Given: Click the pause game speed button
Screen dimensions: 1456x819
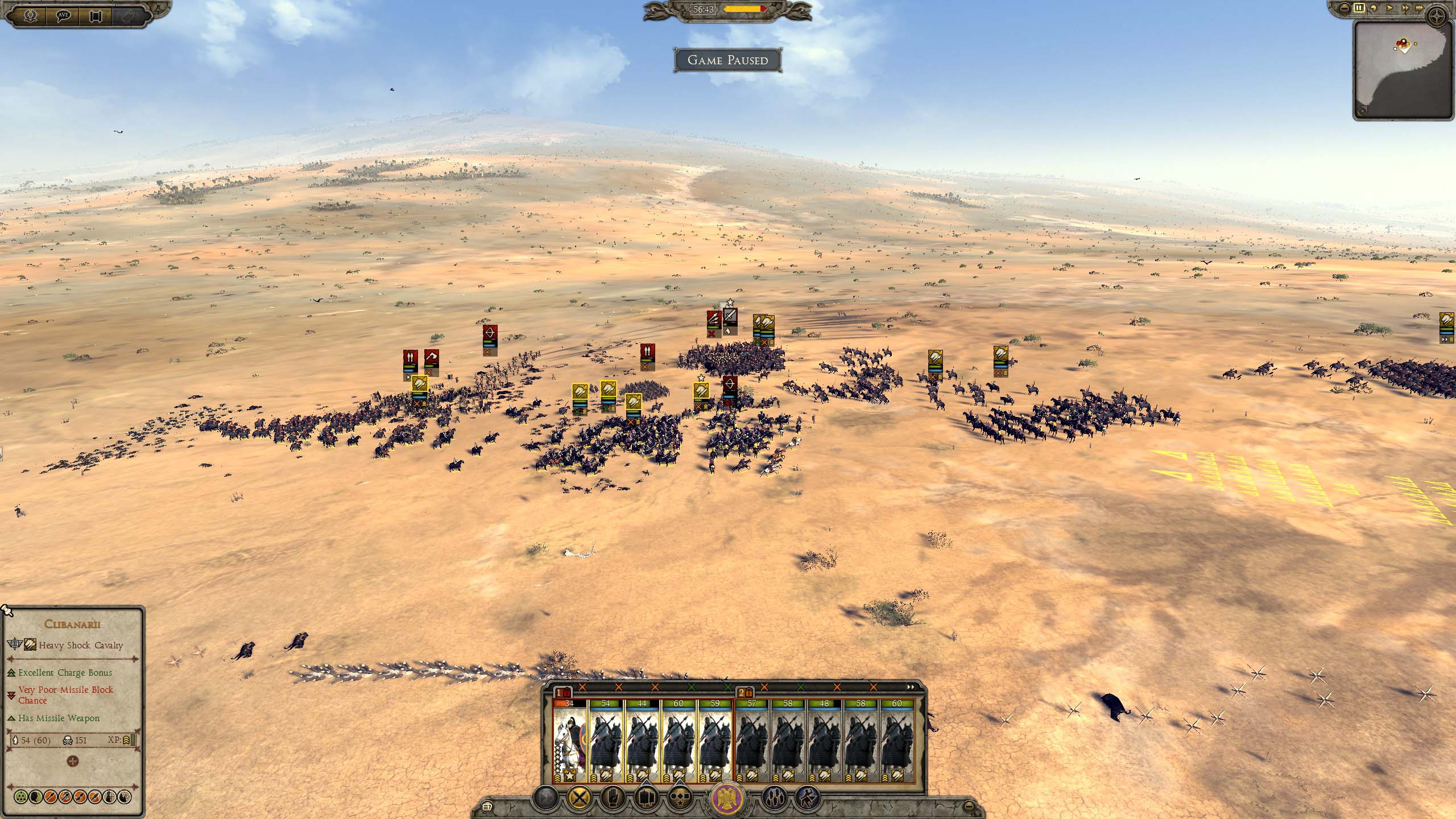Looking at the screenshot, I should click(1358, 9).
